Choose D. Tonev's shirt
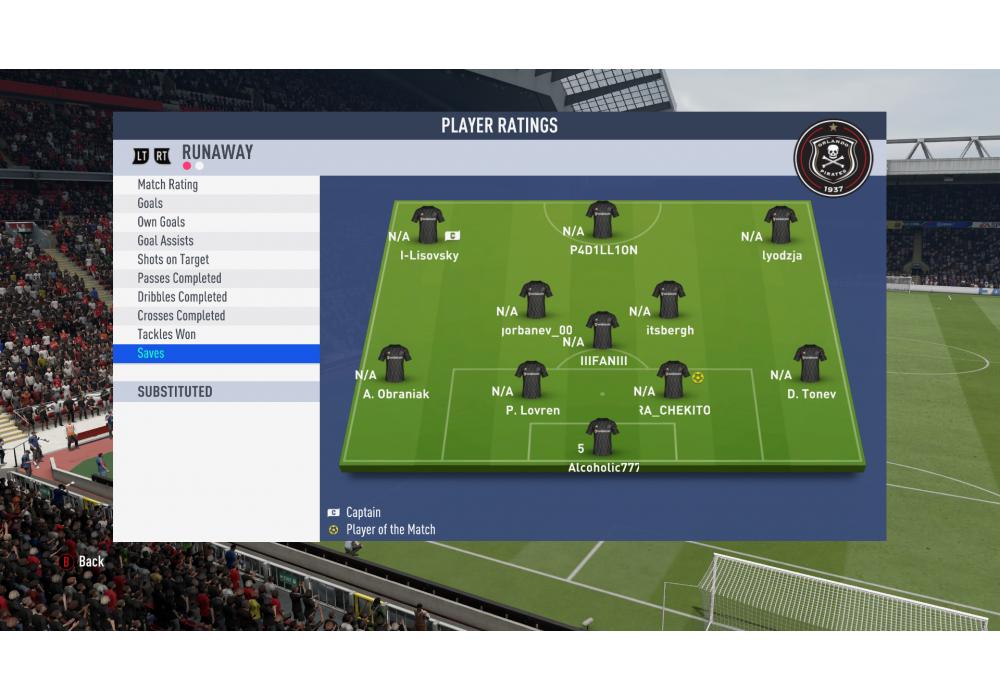This screenshot has width=1000, height=700. (810, 364)
